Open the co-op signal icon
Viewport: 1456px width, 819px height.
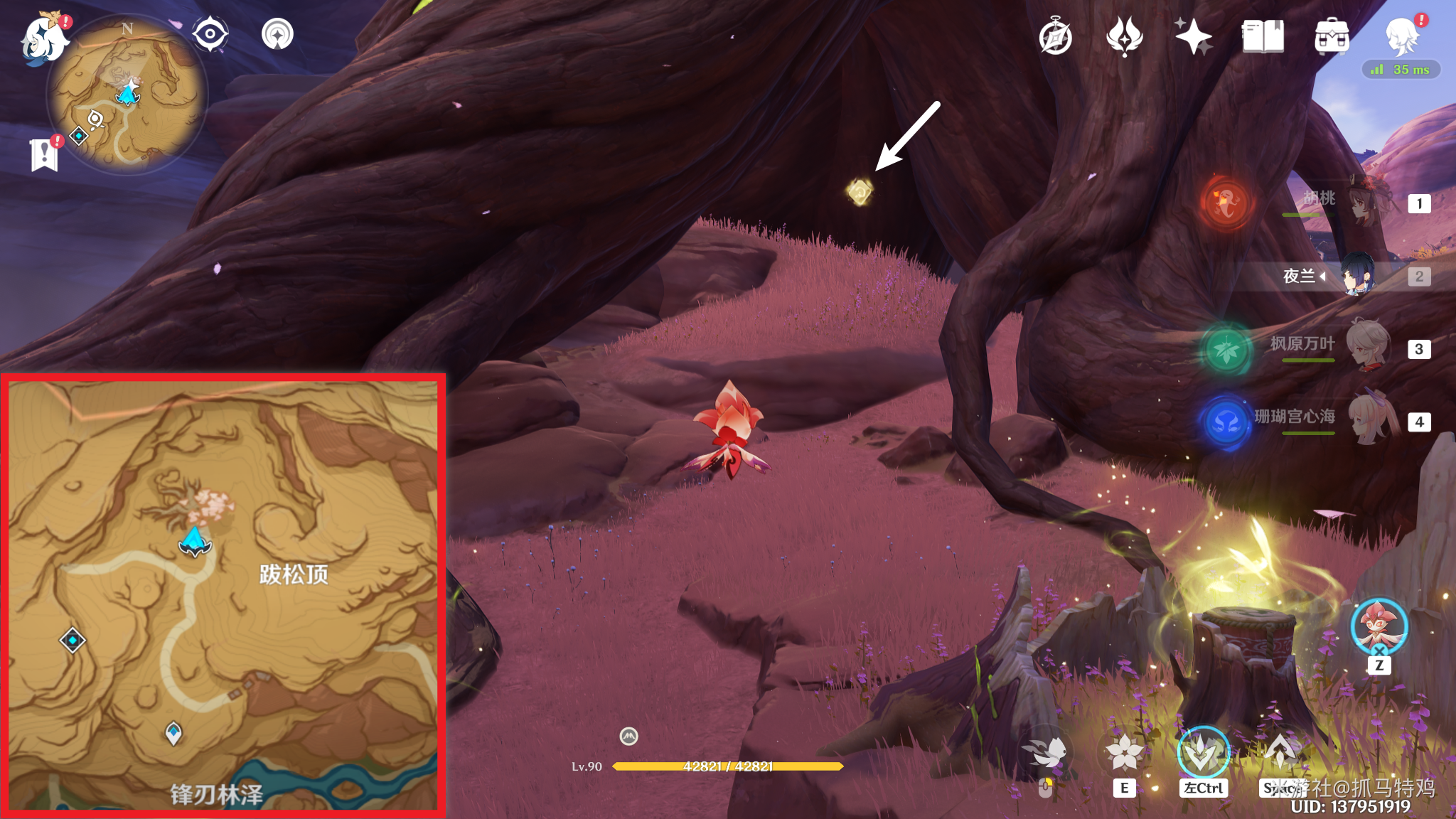click(x=277, y=34)
